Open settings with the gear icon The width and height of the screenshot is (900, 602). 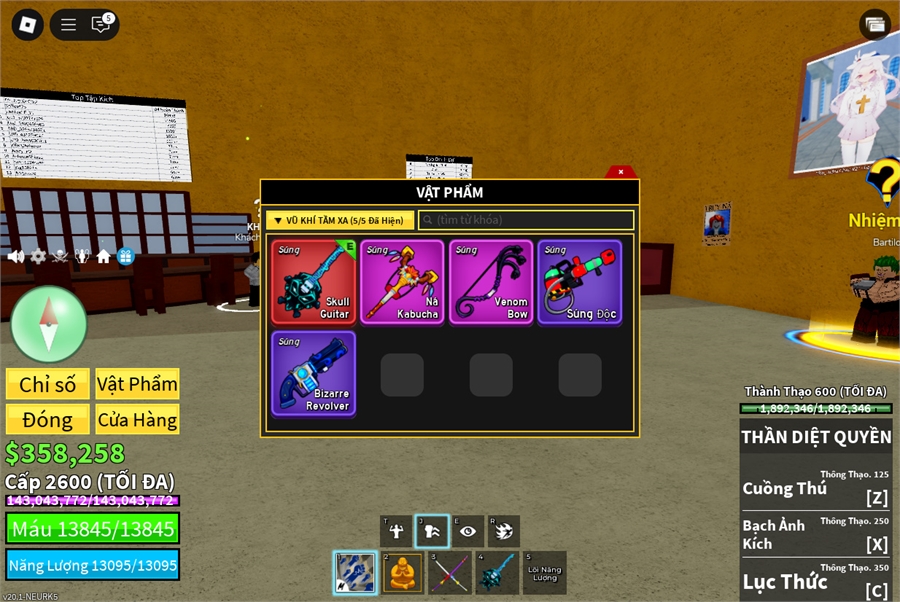click(x=38, y=256)
